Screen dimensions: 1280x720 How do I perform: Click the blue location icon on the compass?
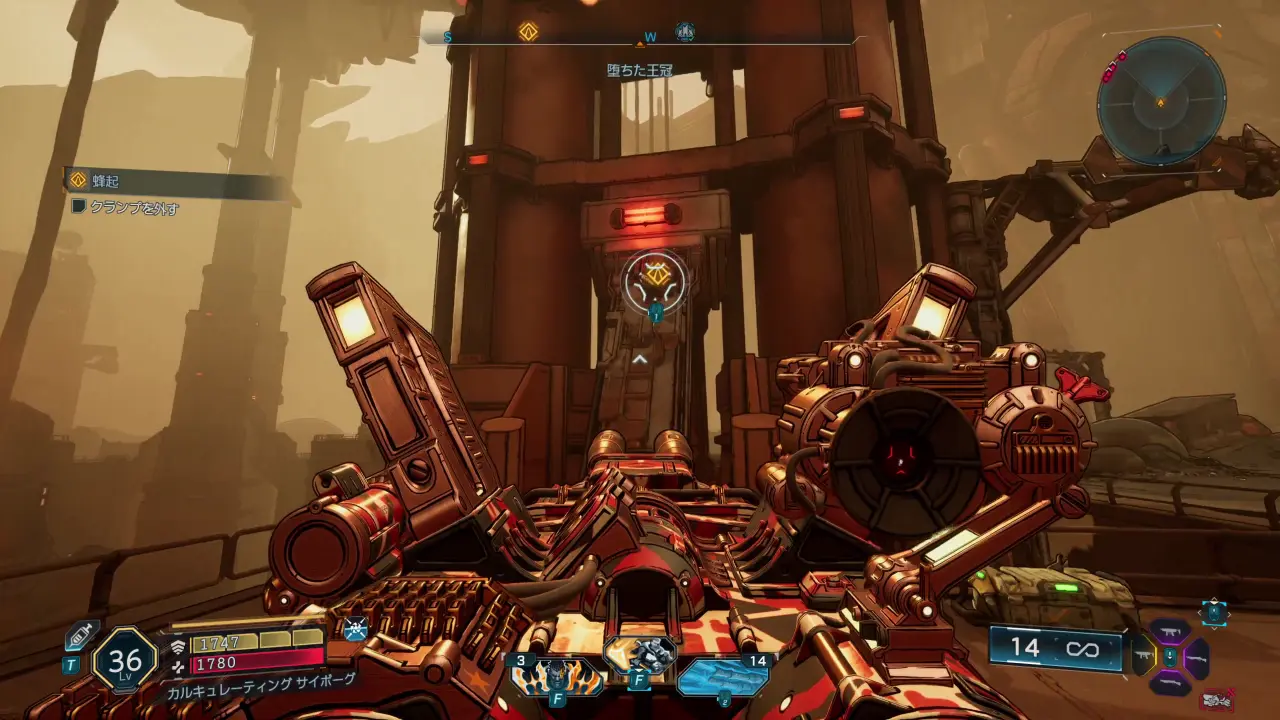pyautogui.click(x=685, y=32)
